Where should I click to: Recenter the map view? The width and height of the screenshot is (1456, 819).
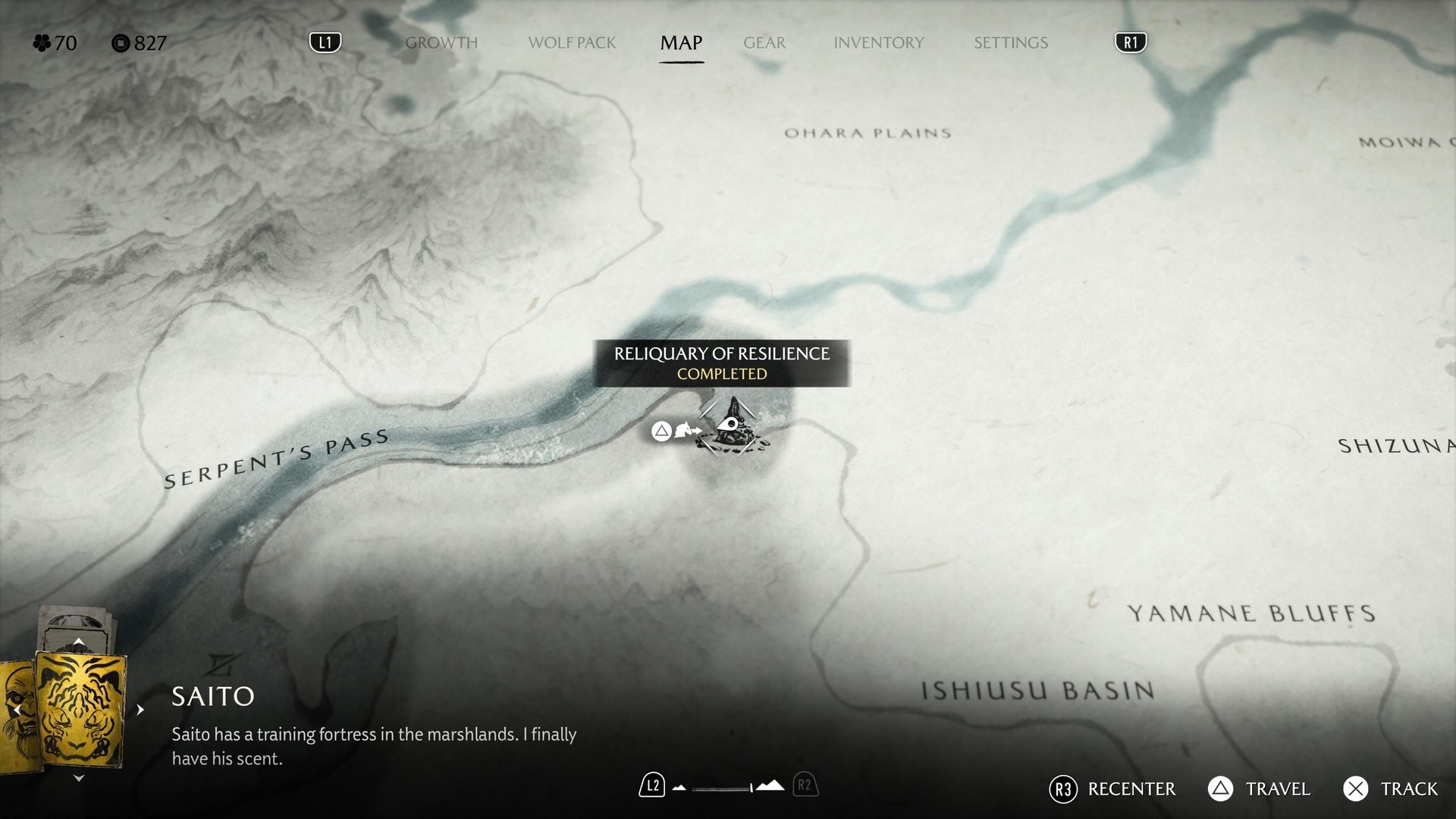(x=1112, y=789)
